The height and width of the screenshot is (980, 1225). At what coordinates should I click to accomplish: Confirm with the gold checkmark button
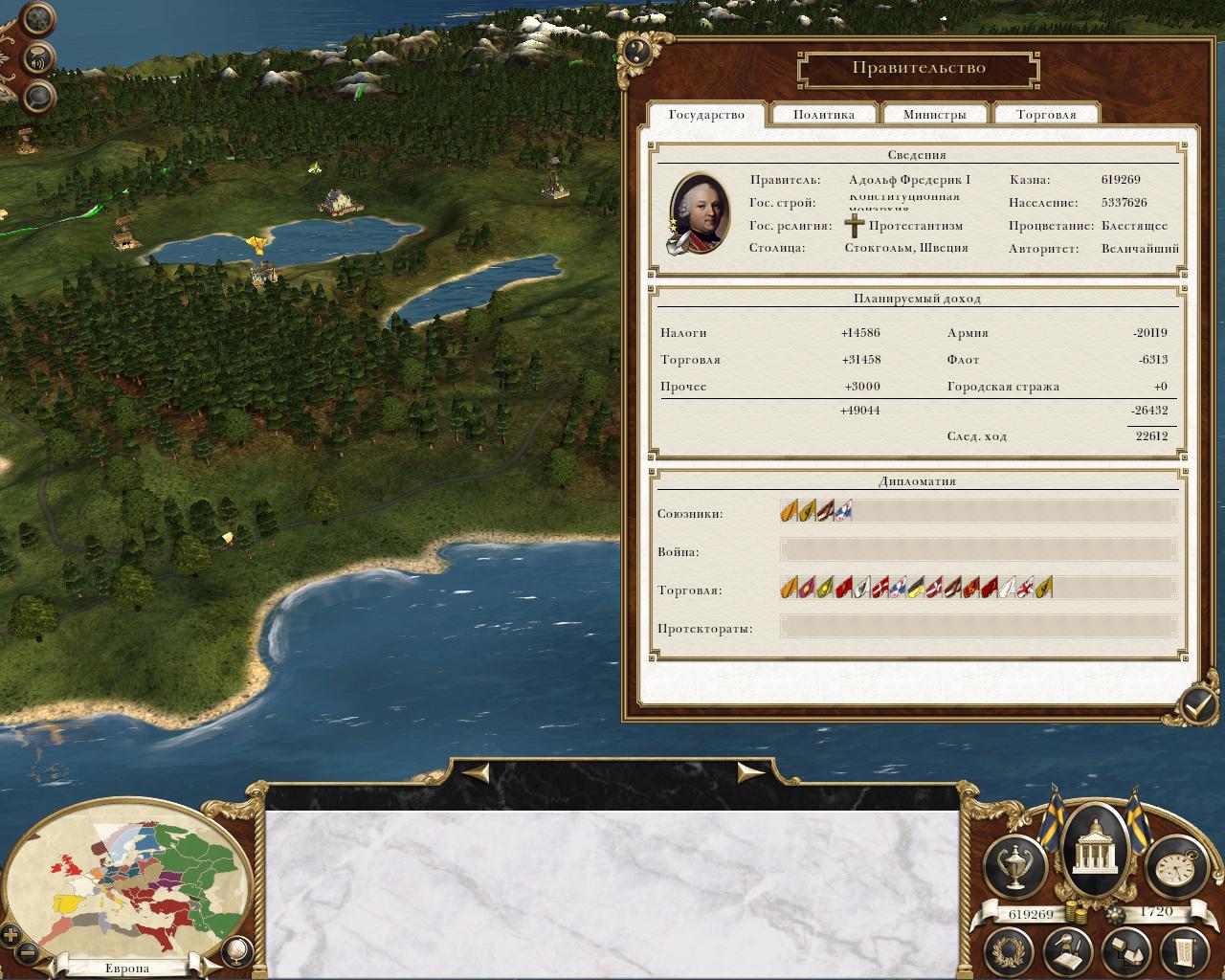(x=1195, y=706)
